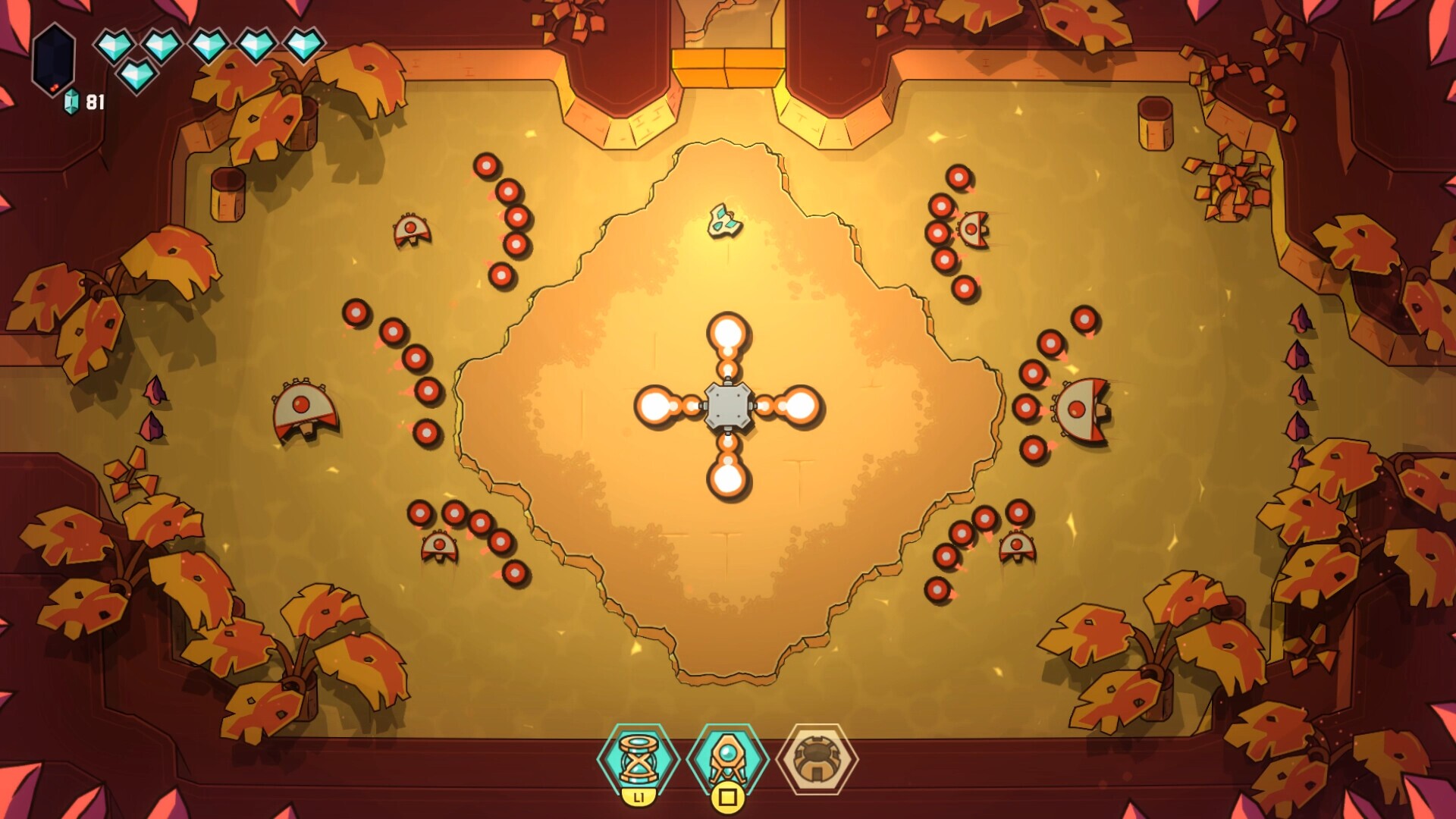Click the sparklite count reading 81
Screen dimensions: 1456x819
coord(94,99)
